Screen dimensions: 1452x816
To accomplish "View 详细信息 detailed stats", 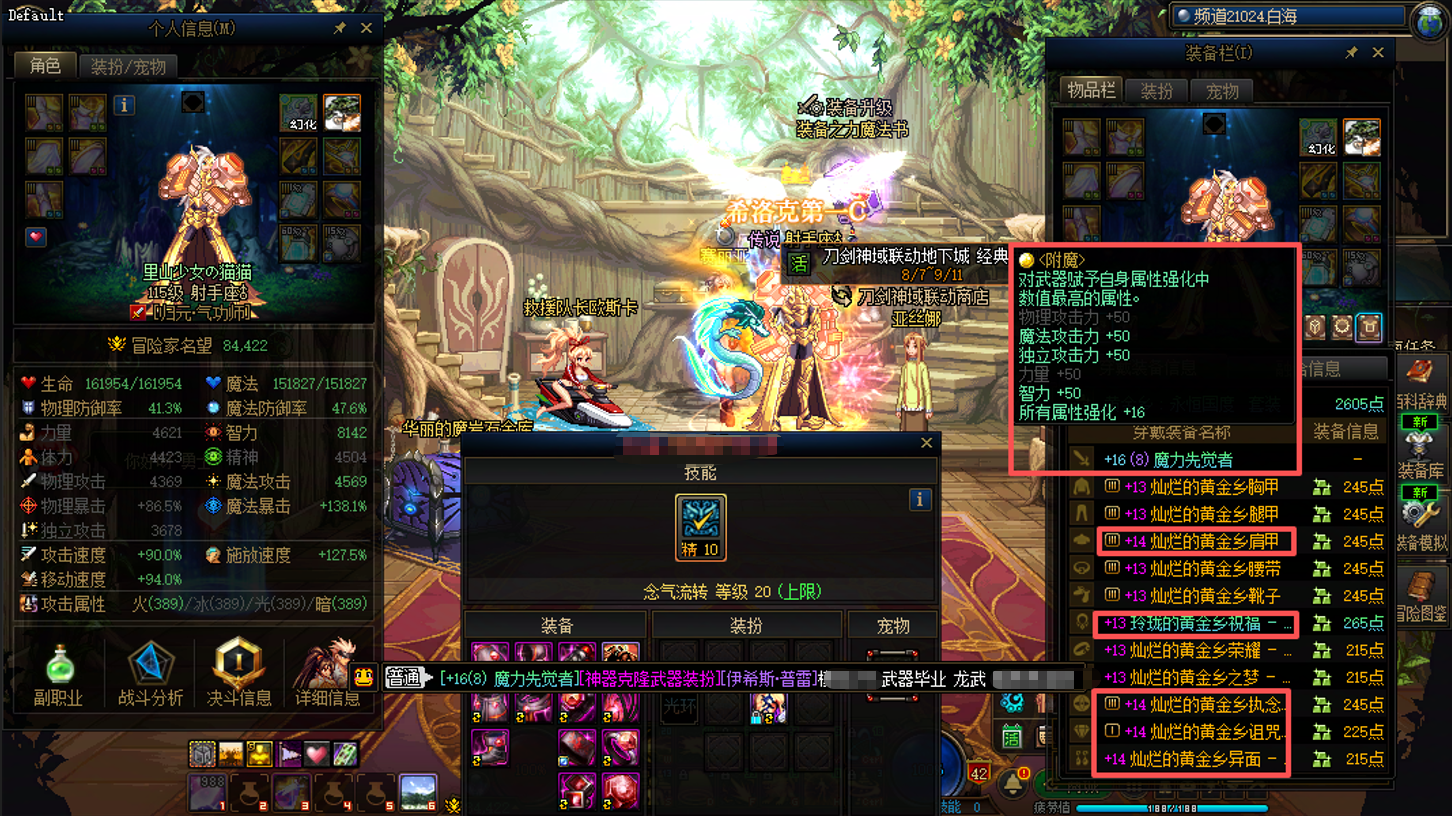I will 327,674.
